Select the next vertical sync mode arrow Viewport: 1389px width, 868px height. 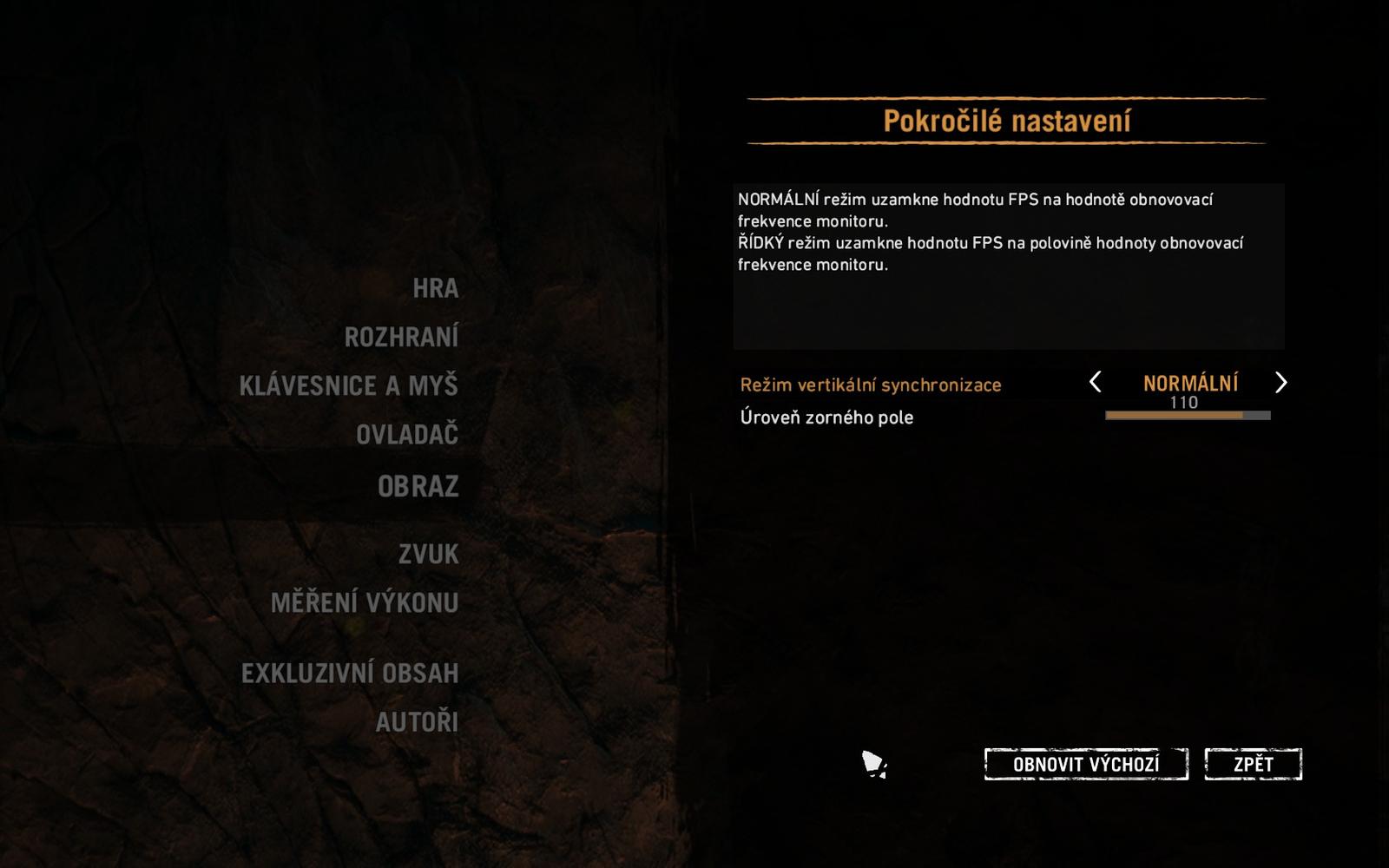click(x=1281, y=383)
